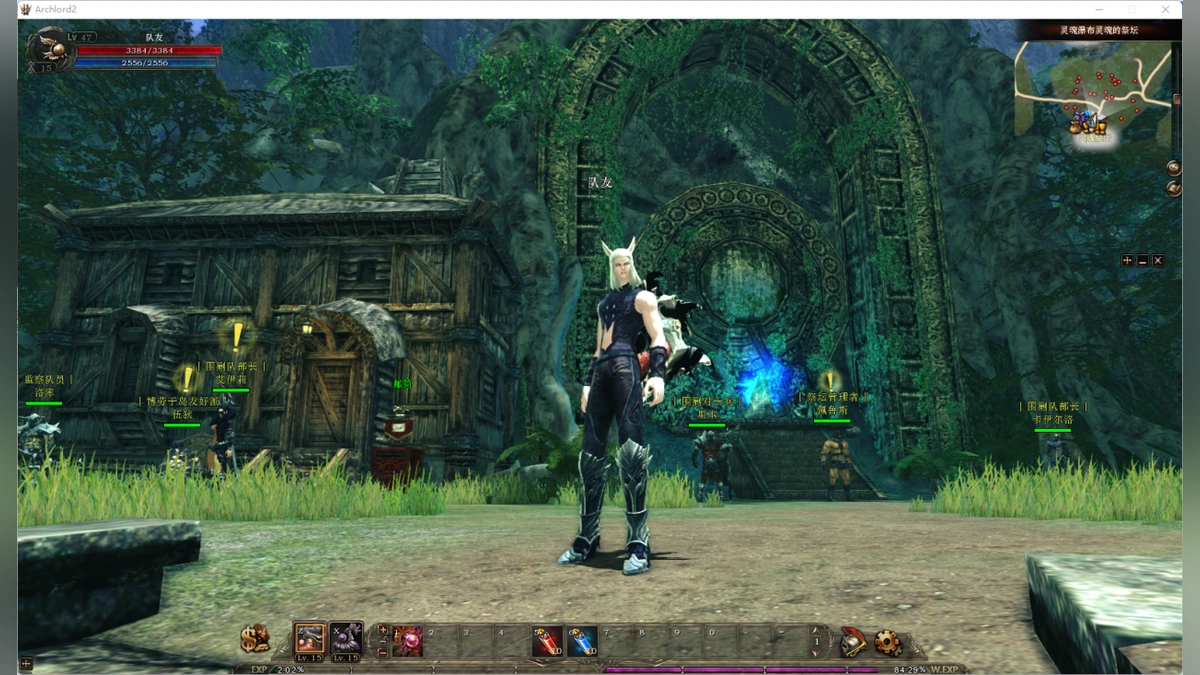1200x675 pixels.
Task: Open the gold coin shop icon
Action: pos(255,638)
